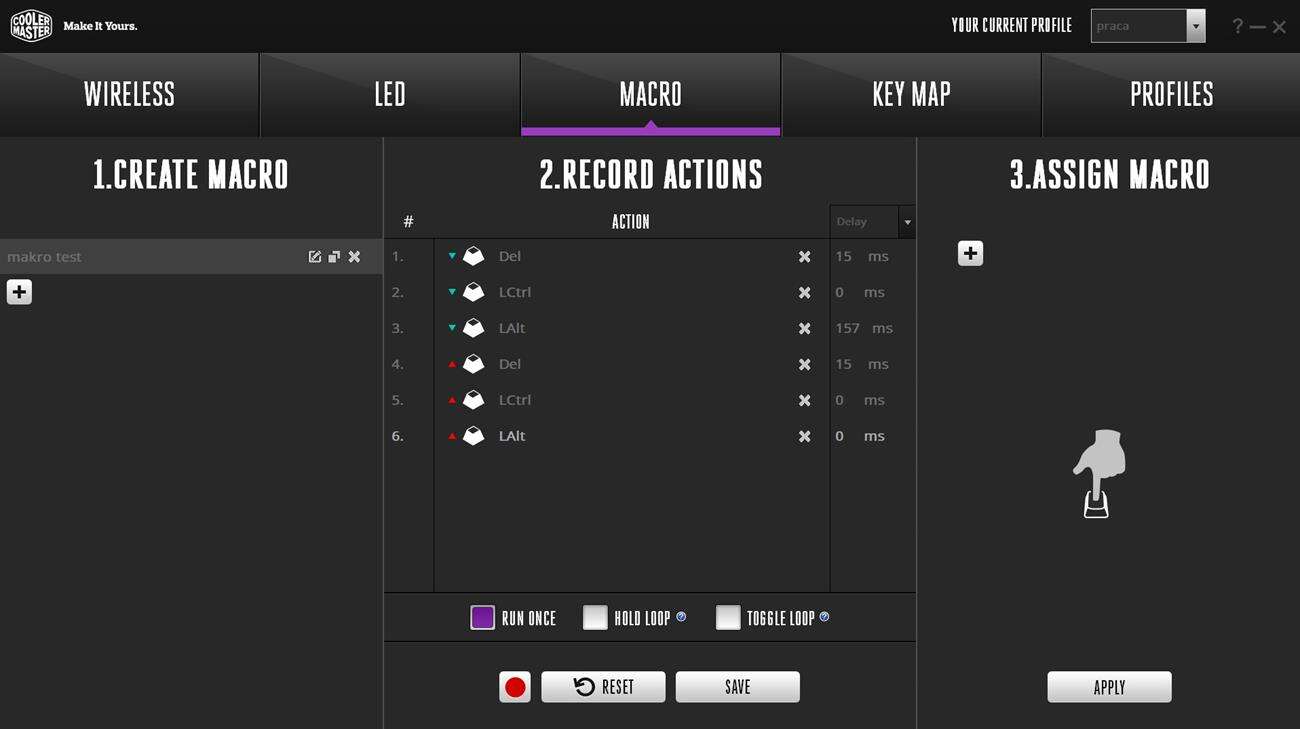Click the Cooler Master logo

tap(31, 24)
